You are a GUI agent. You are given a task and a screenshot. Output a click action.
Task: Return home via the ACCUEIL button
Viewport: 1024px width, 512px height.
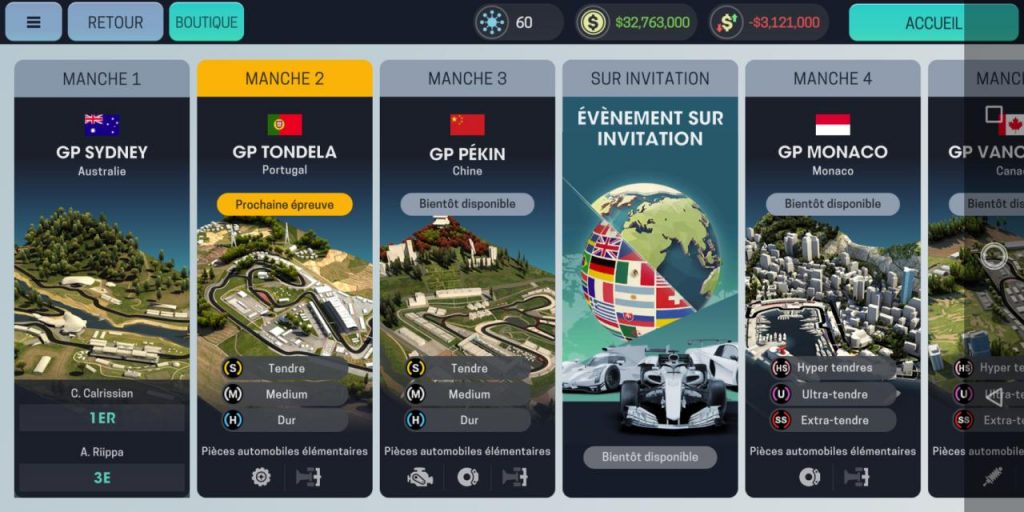(933, 23)
